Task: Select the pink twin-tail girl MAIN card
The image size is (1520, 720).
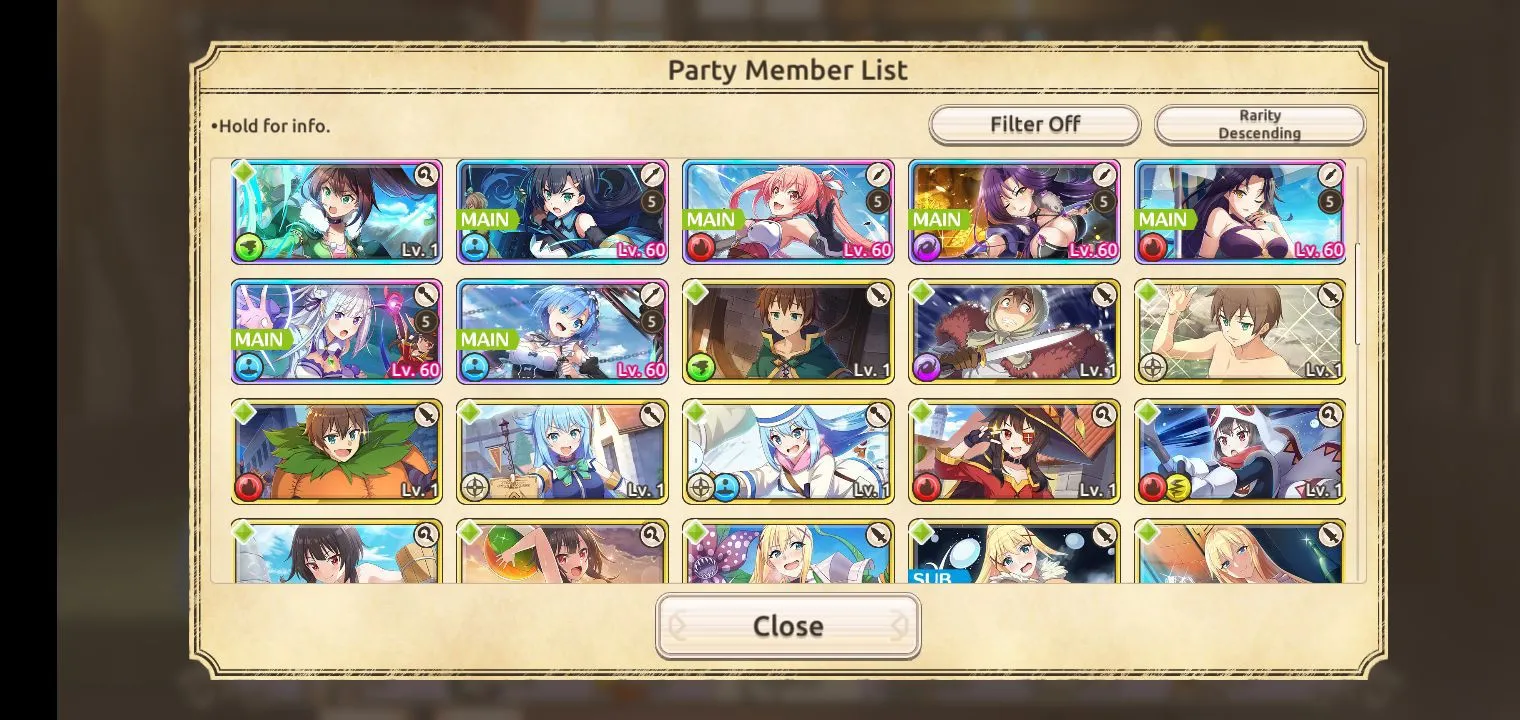Action: [x=788, y=212]
